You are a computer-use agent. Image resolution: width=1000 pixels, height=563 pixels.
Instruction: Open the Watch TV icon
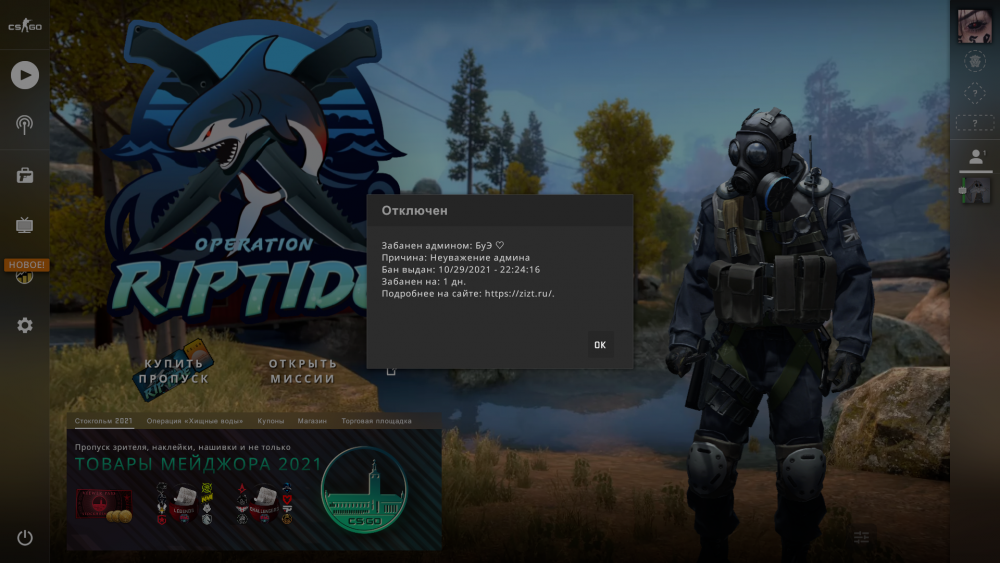(x=25, y=226)
